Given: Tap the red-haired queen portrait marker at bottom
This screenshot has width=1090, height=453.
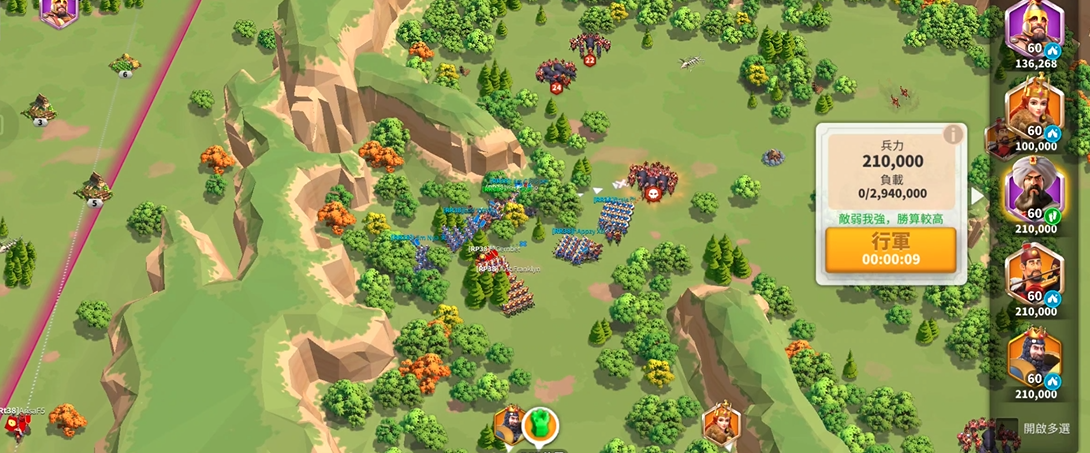Looking at the screenshot, I should point(720,424).
